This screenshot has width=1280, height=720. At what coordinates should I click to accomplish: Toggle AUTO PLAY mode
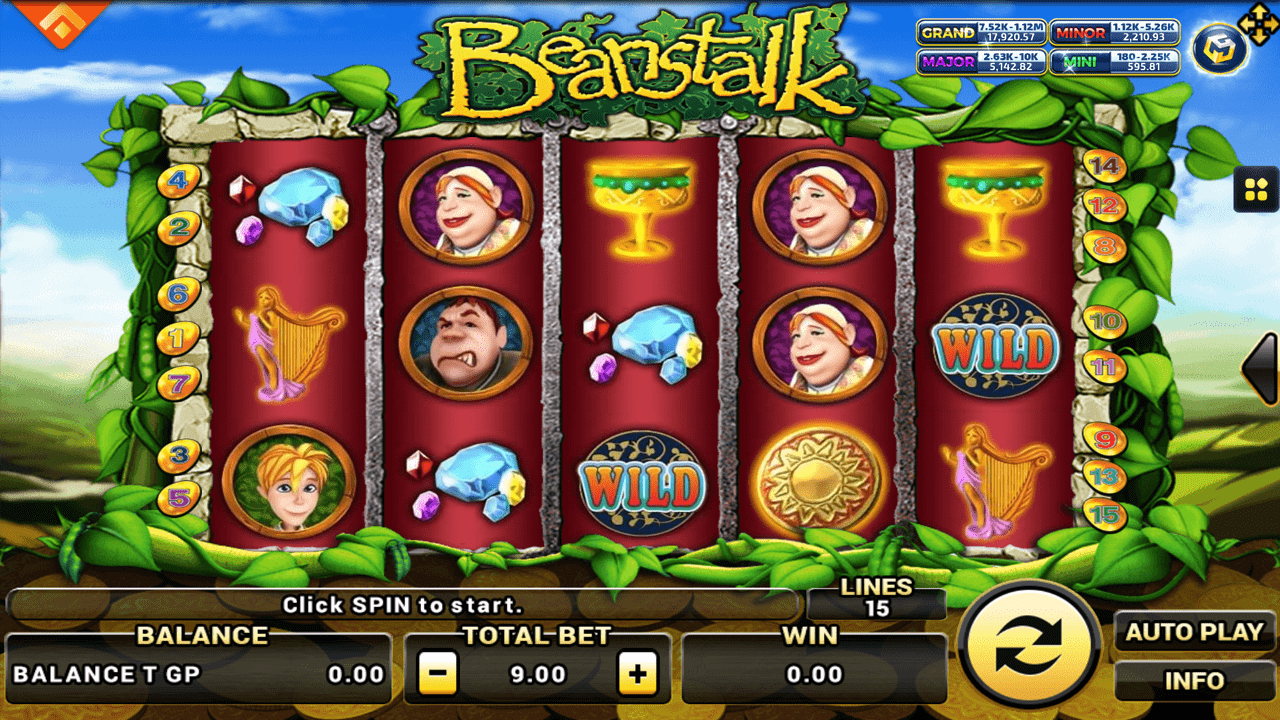[1192, 632]
